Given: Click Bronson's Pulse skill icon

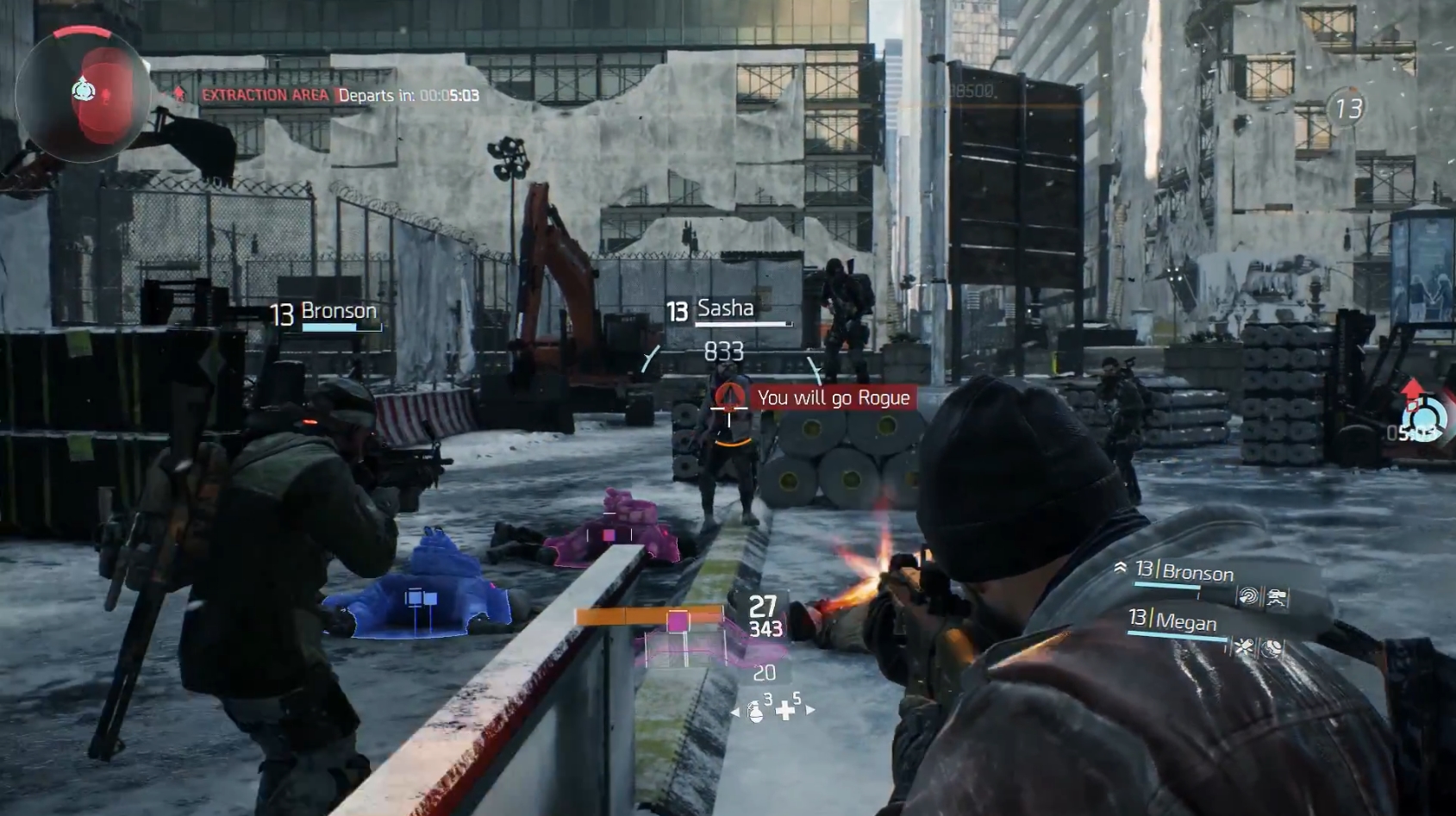Looking at the screenshot, I should tap(1249, 596).
